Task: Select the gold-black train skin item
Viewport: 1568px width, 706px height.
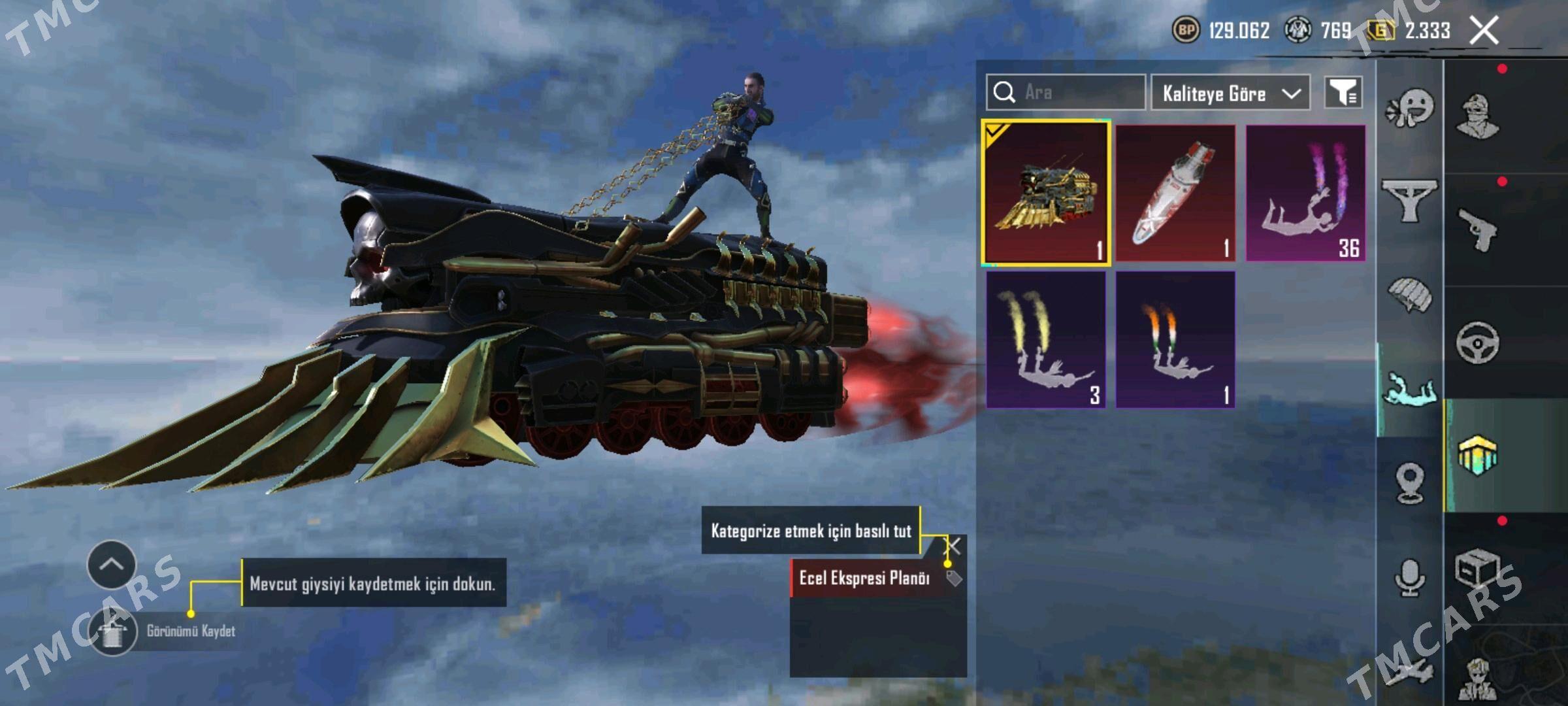Action: tap(1045, 193)
